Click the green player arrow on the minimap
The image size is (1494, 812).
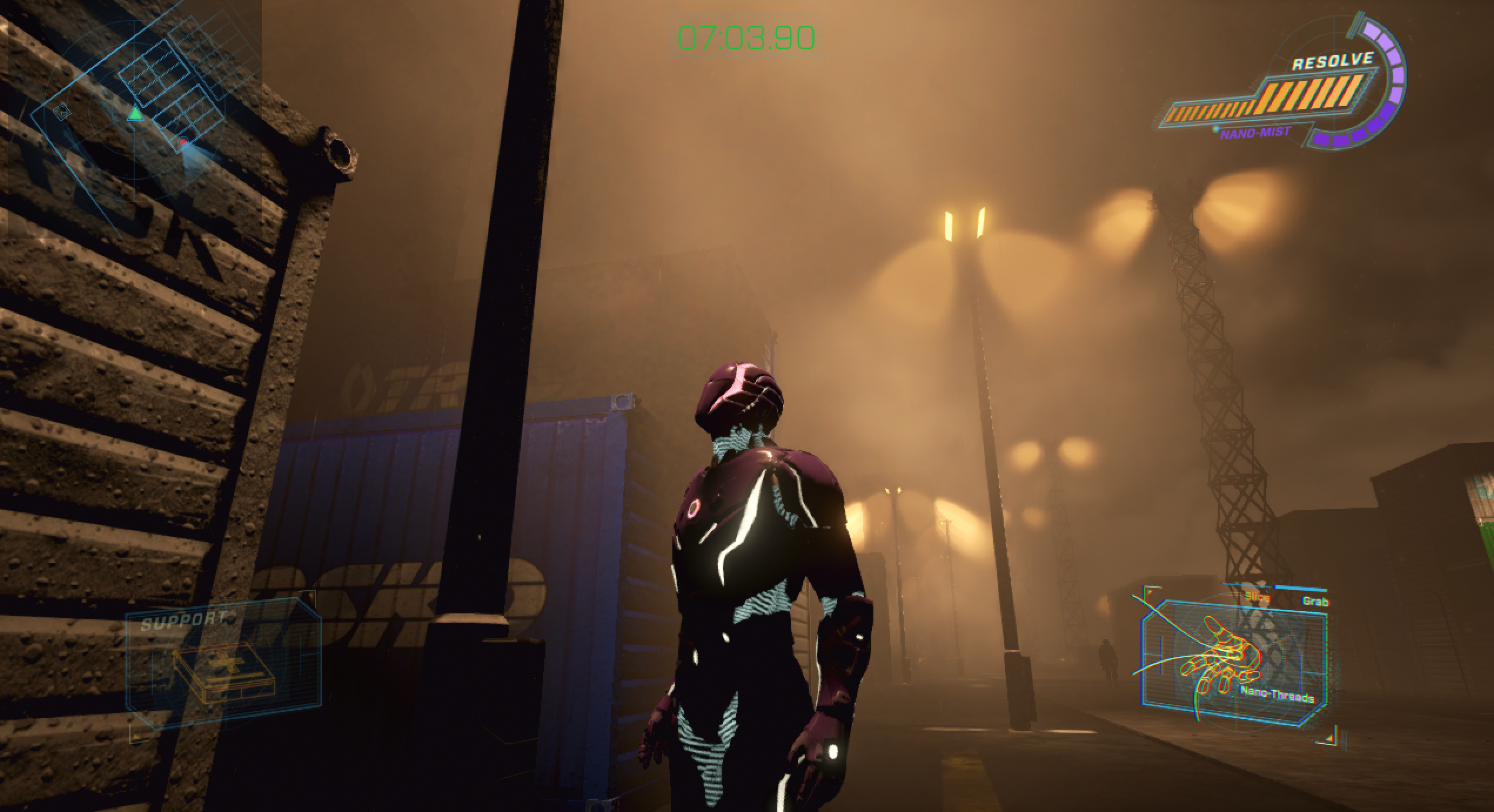pyautogui.click(x=136, y=113)
